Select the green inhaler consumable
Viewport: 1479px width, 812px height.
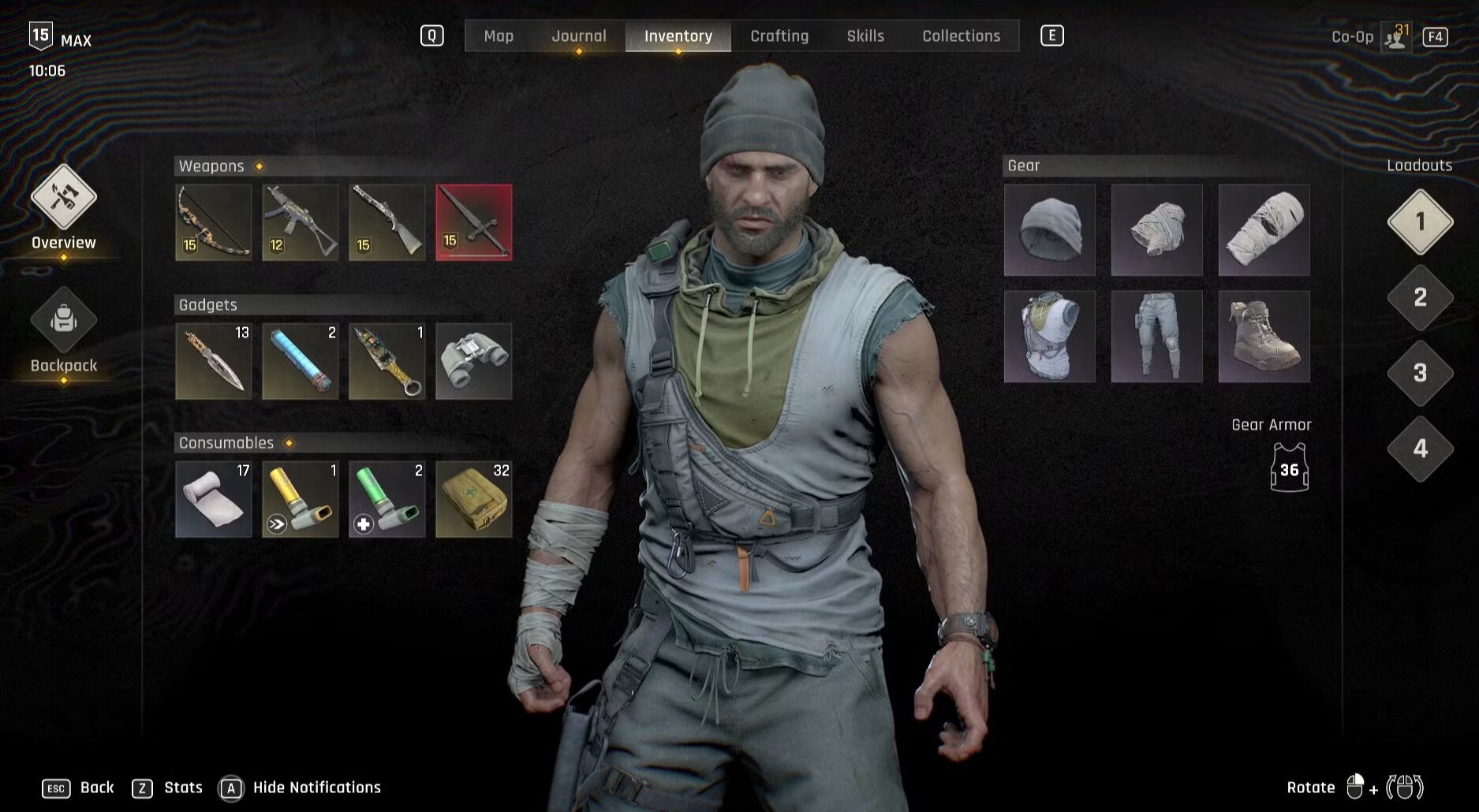point(387,499)
